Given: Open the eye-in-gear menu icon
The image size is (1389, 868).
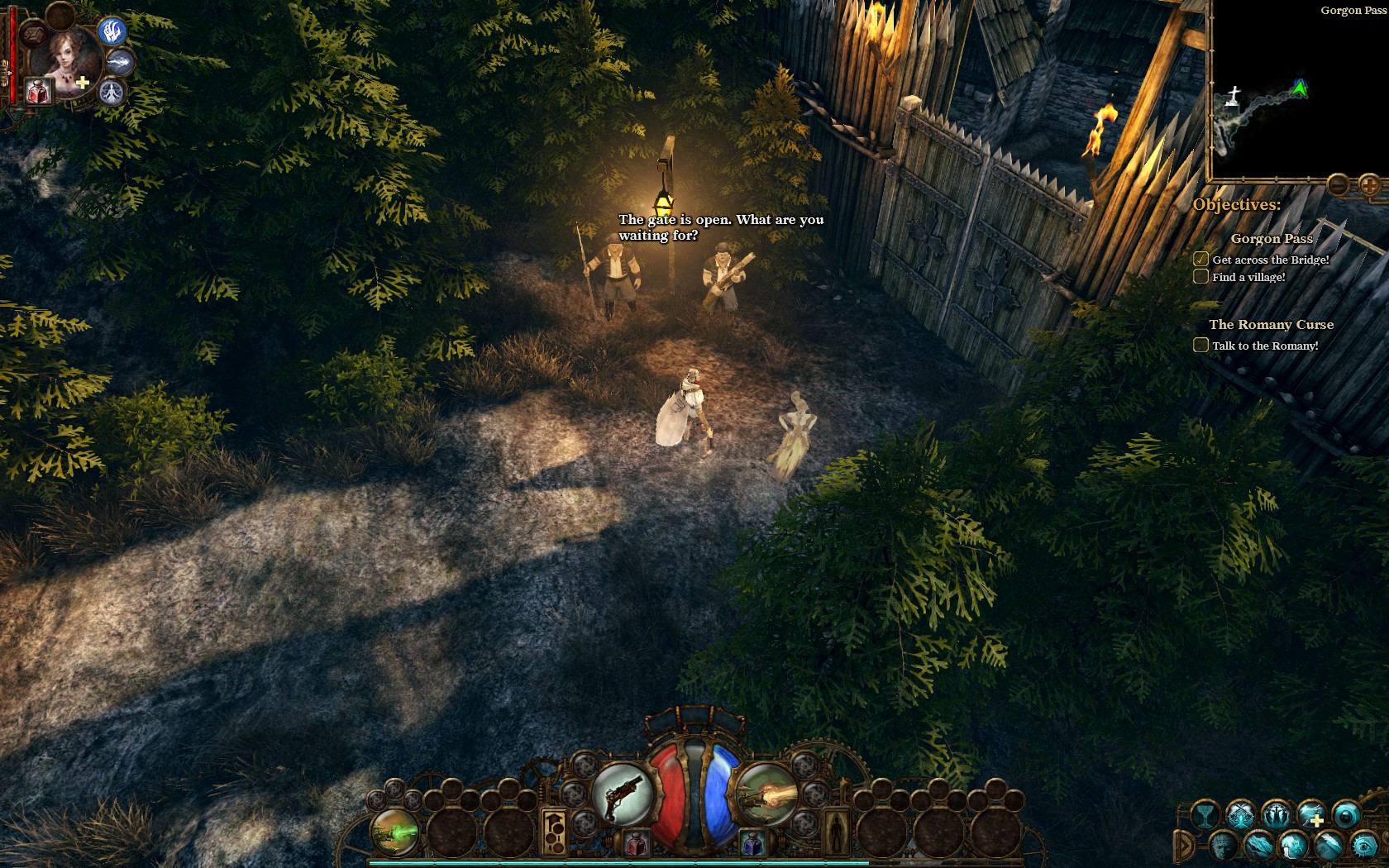Looking at the screenshot, I should click(x=1363, y=846).
